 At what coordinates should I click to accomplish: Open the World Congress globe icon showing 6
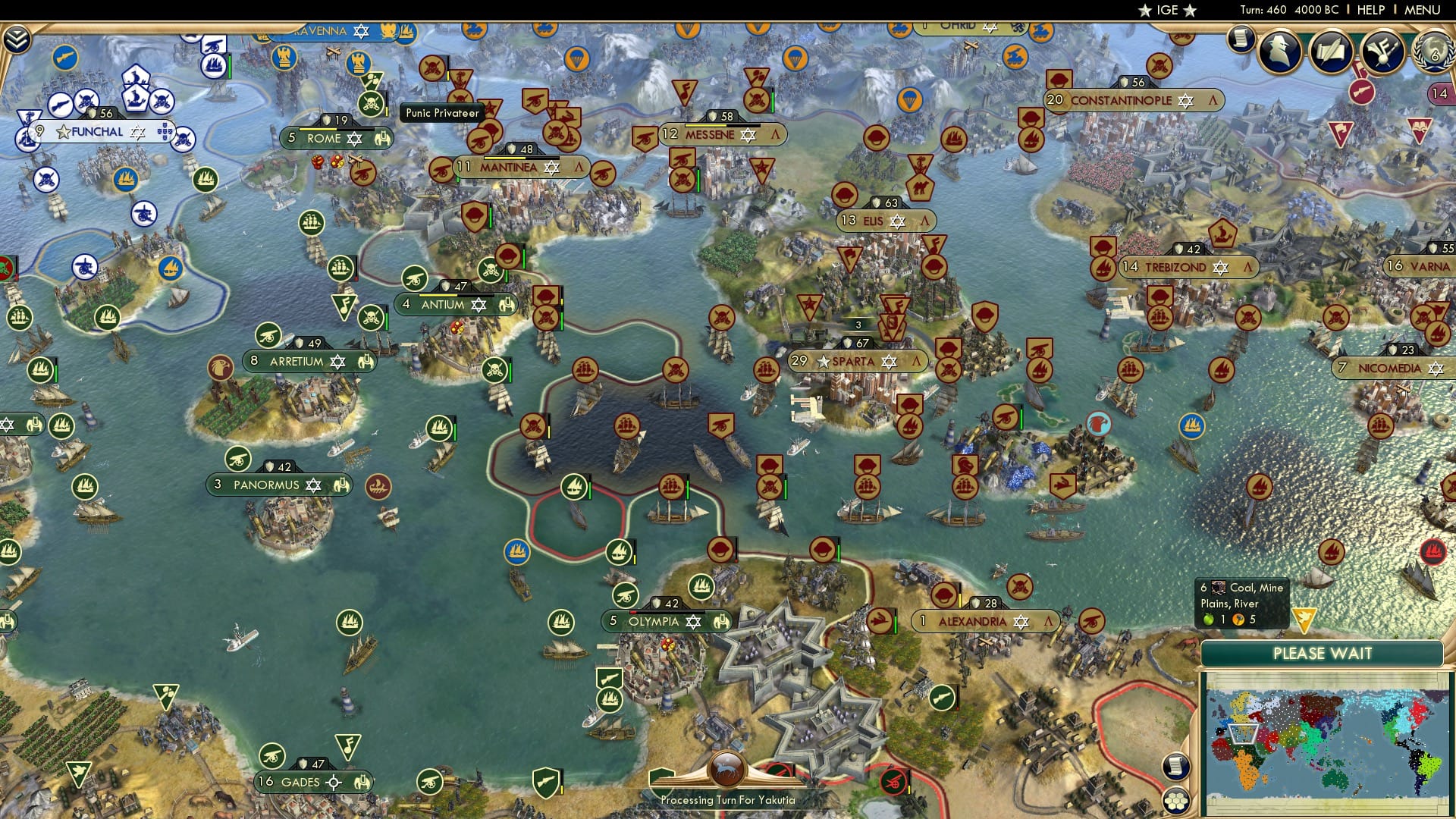tap(1434, 53)
